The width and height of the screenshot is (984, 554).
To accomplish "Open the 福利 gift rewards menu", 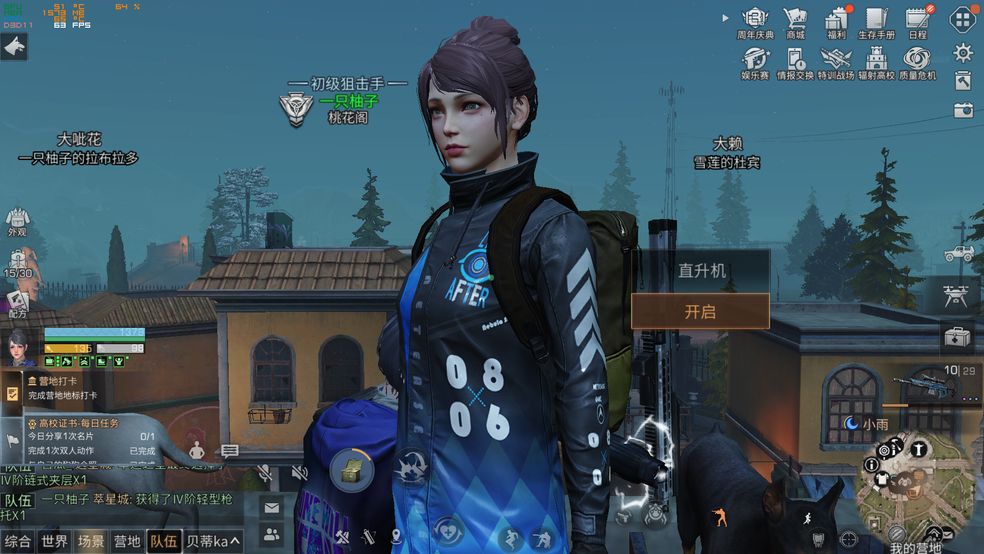I will point(836,20).
